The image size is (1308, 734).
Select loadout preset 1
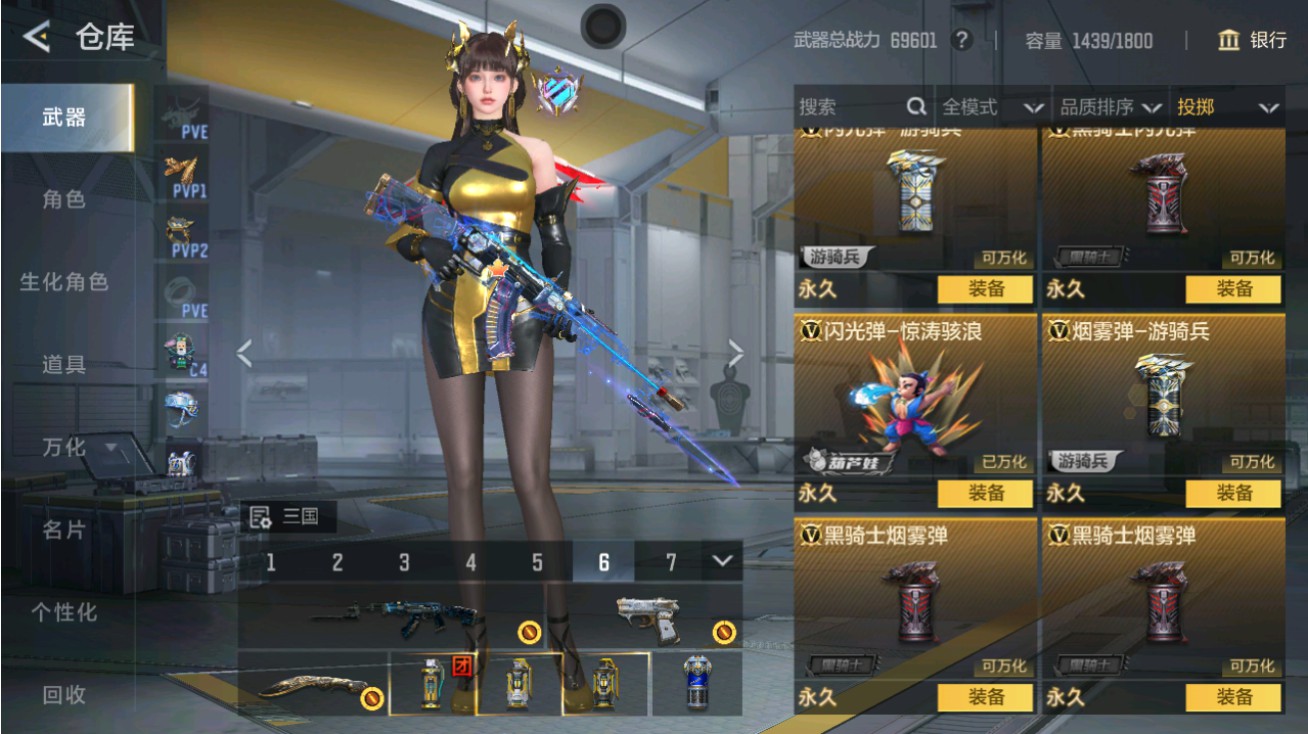pyautogui.click(x=271, y=562)
